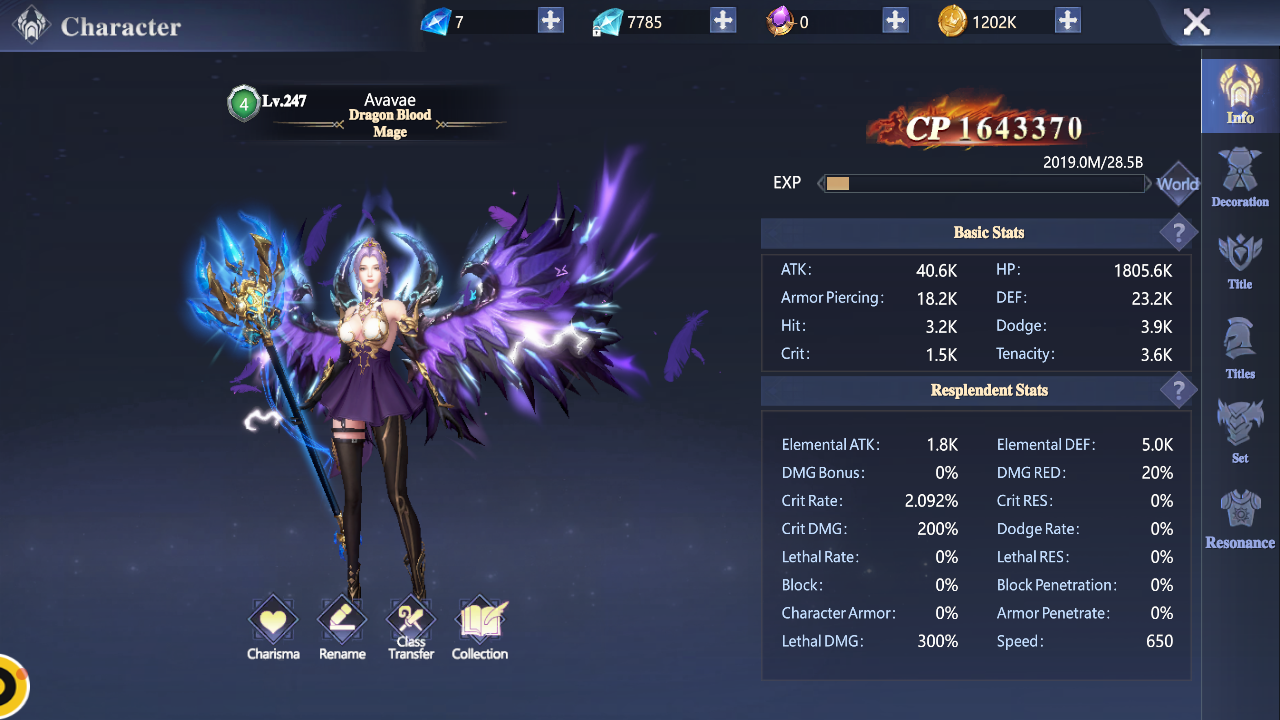
Task: Open the Resonance tab
Action: pyautogui.click(x=1240, y=520)
